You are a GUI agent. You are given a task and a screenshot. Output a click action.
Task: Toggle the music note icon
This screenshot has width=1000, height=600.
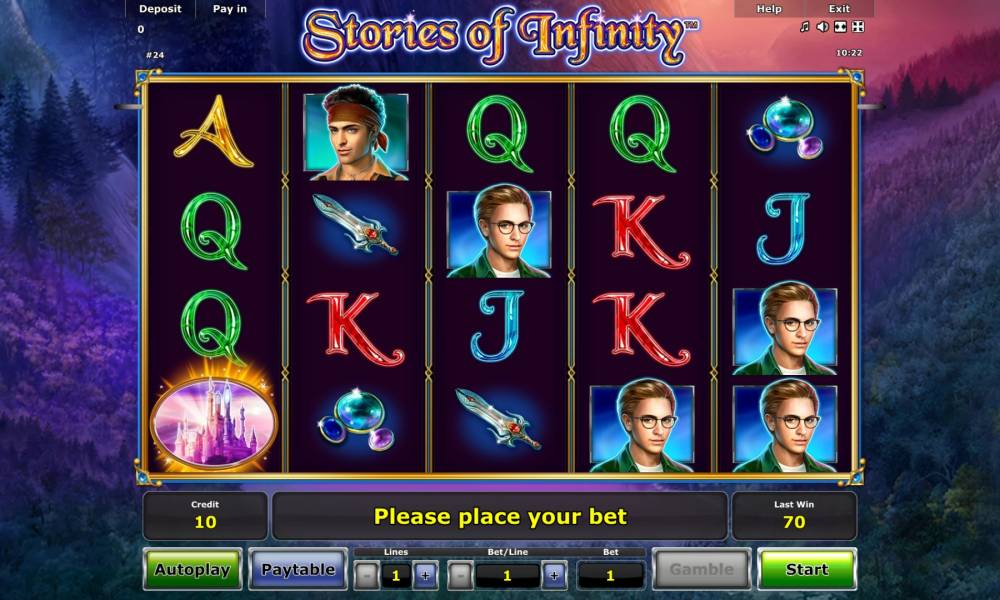click(x=805, y=27)
